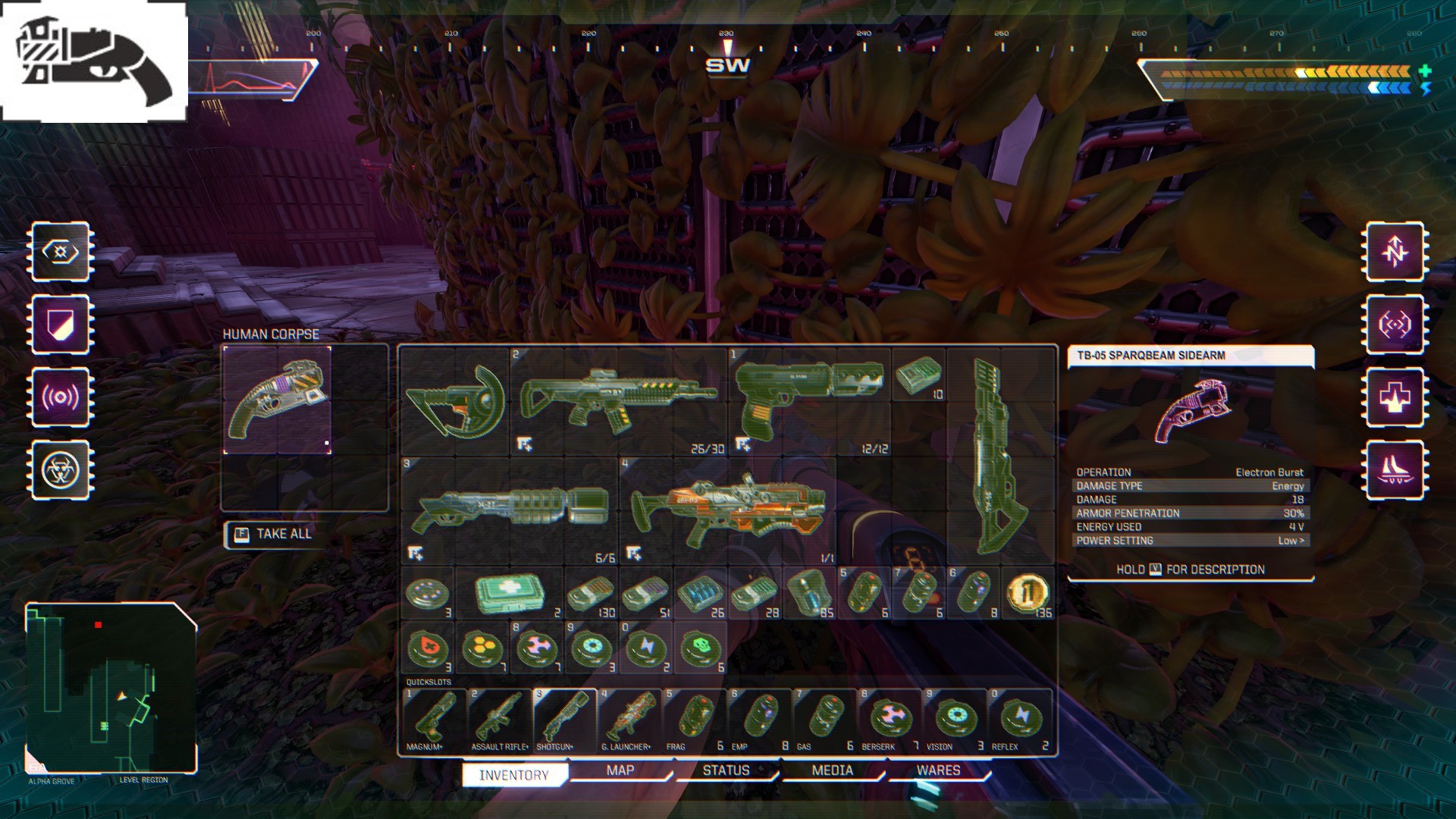Activate the shield hardware icon
The width and height of the screenshot is (1456, 819).
tap(61, 325)
